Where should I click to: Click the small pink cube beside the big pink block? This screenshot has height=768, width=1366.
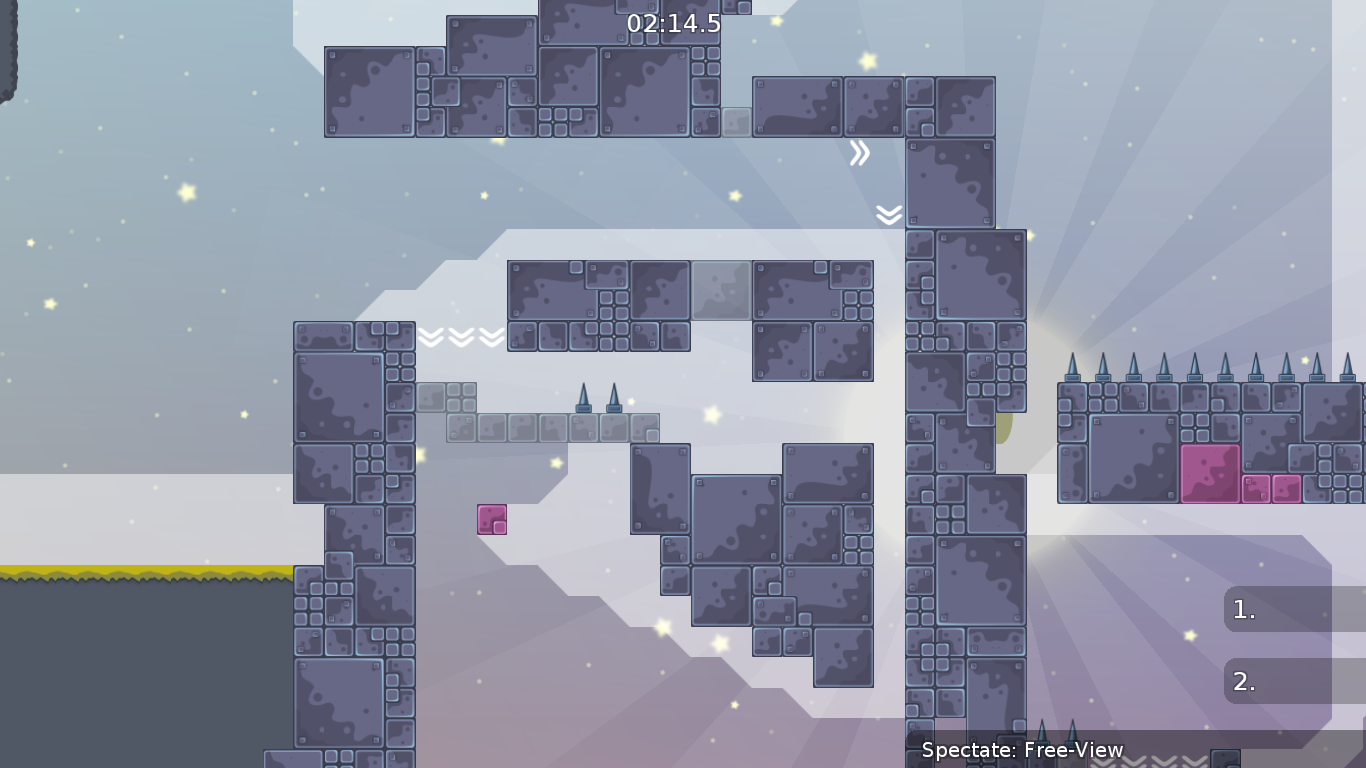pyautogui.click(x=1256, y=490)
